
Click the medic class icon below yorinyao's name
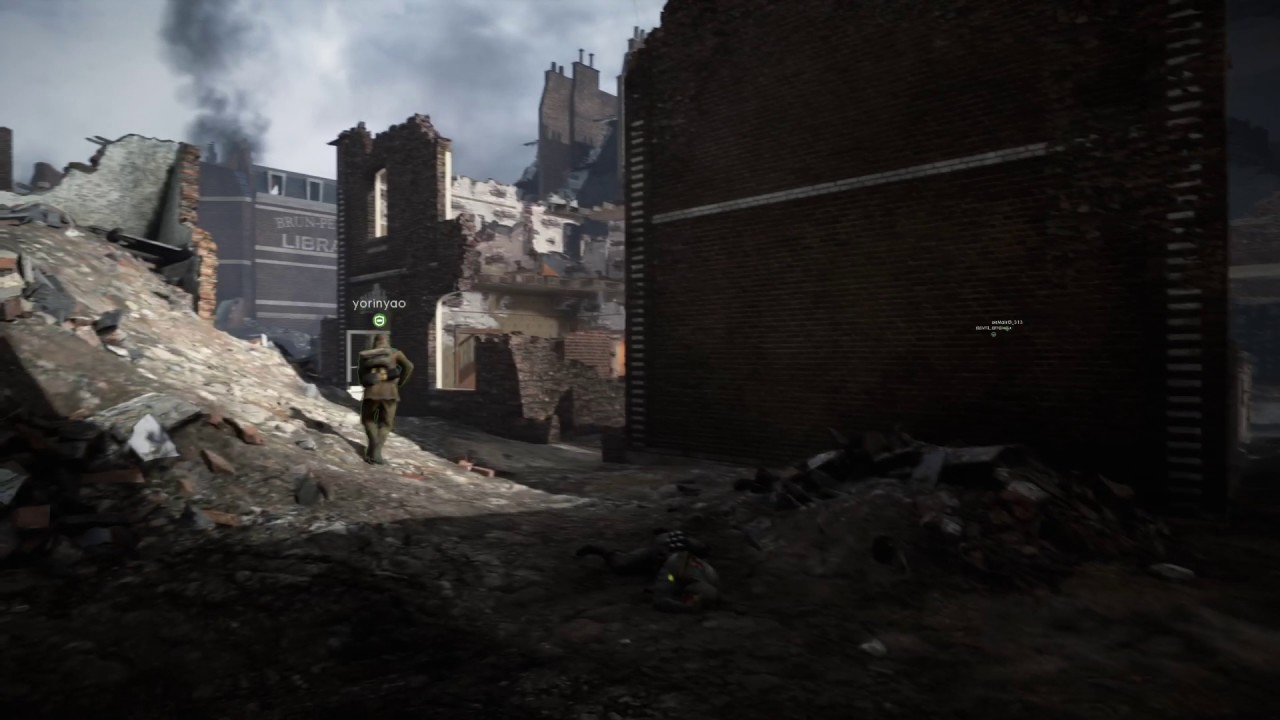pos(379,320)
